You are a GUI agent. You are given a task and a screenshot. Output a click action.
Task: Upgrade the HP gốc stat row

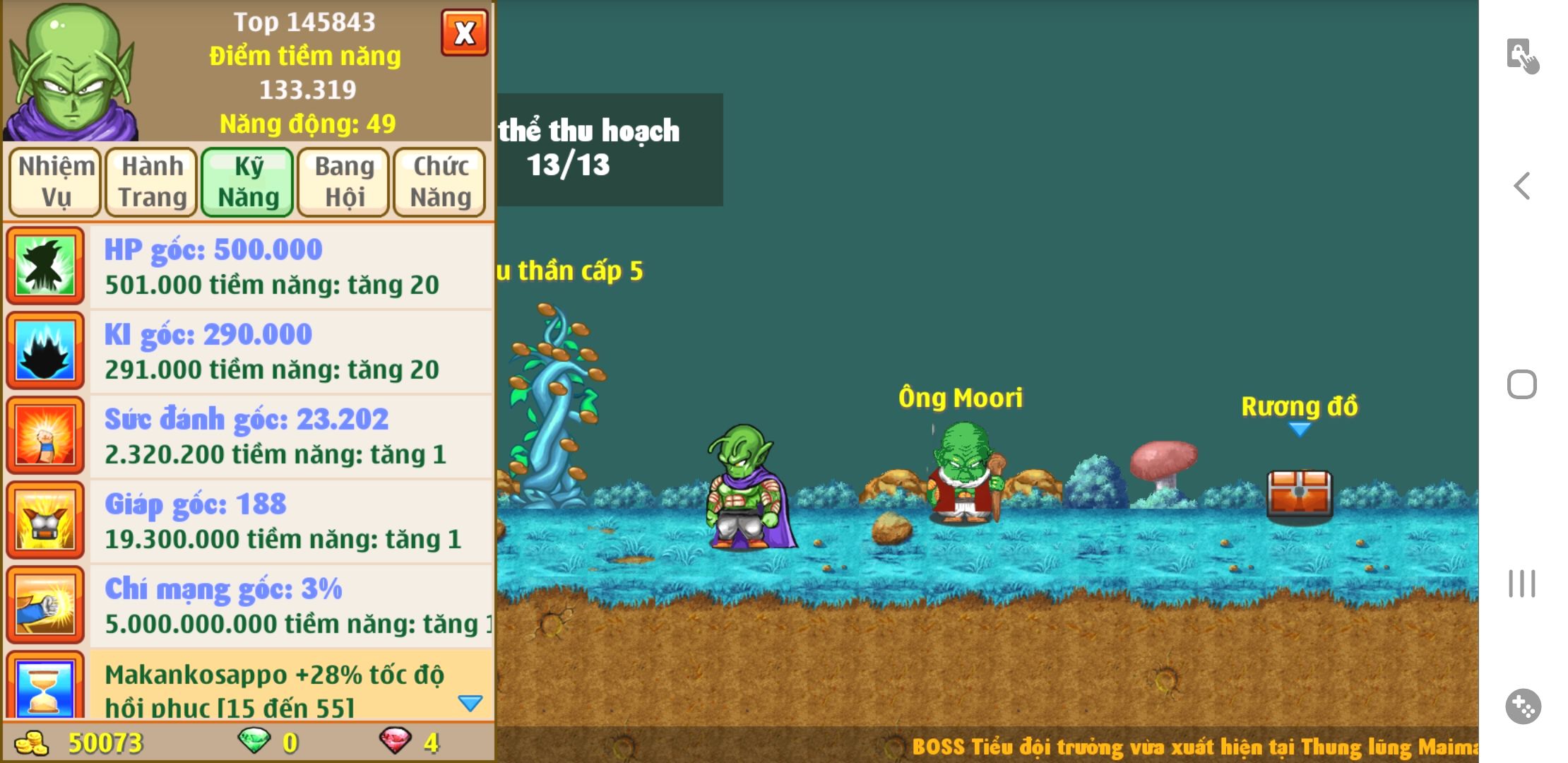pos(290,266)
